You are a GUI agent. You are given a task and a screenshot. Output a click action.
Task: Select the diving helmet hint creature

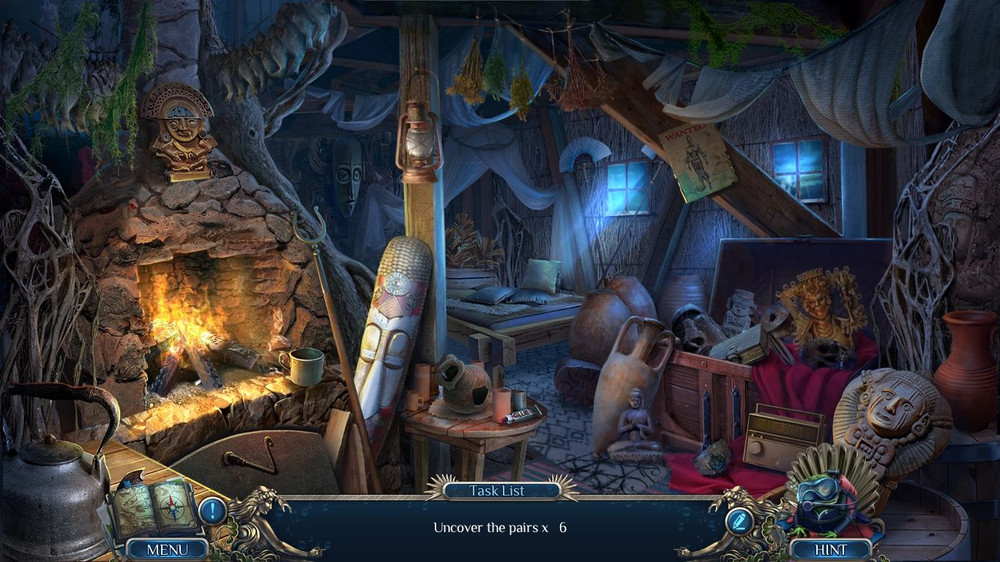(x=824, y=500)
